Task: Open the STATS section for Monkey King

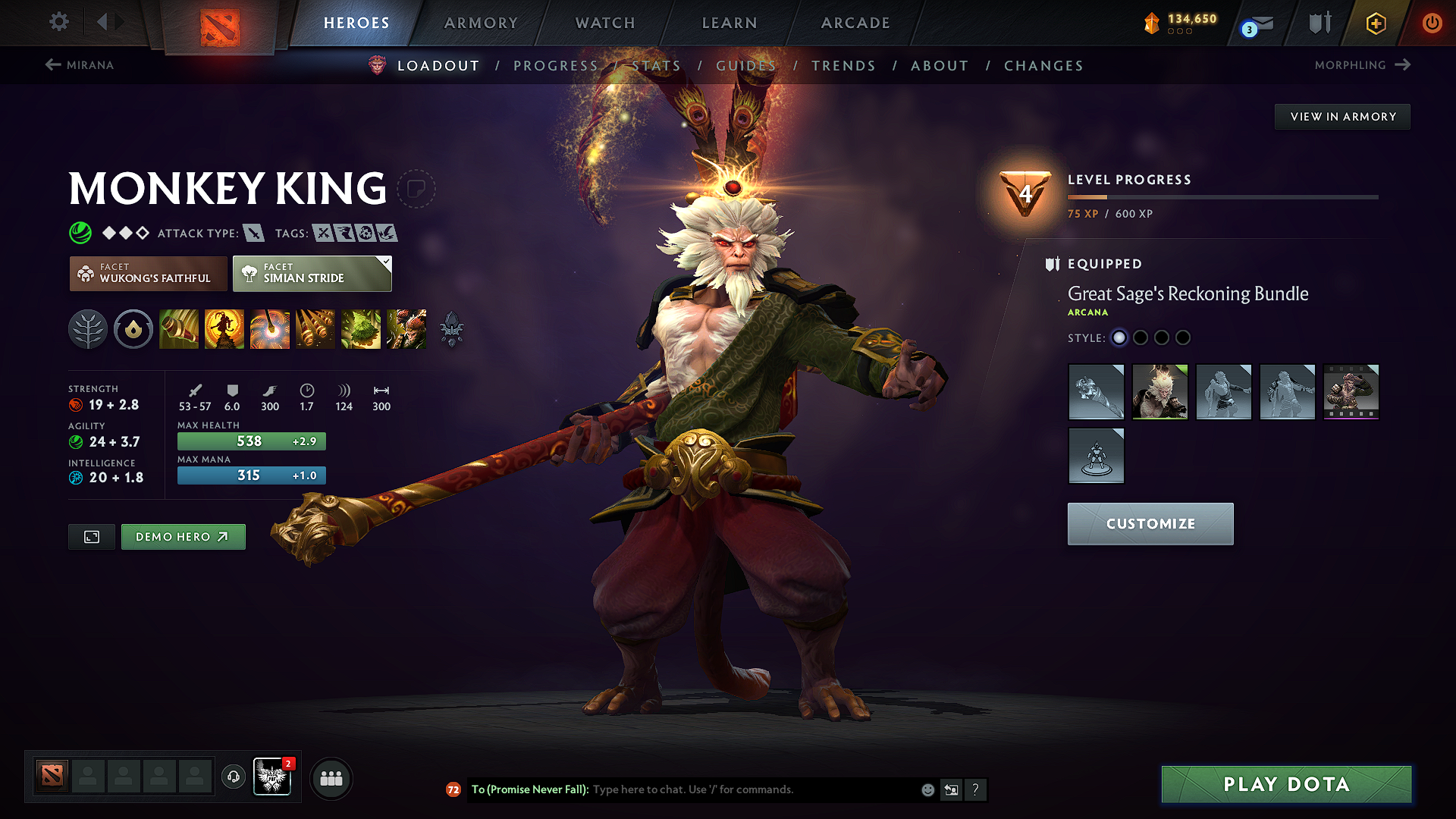Action: pos(657,65)
